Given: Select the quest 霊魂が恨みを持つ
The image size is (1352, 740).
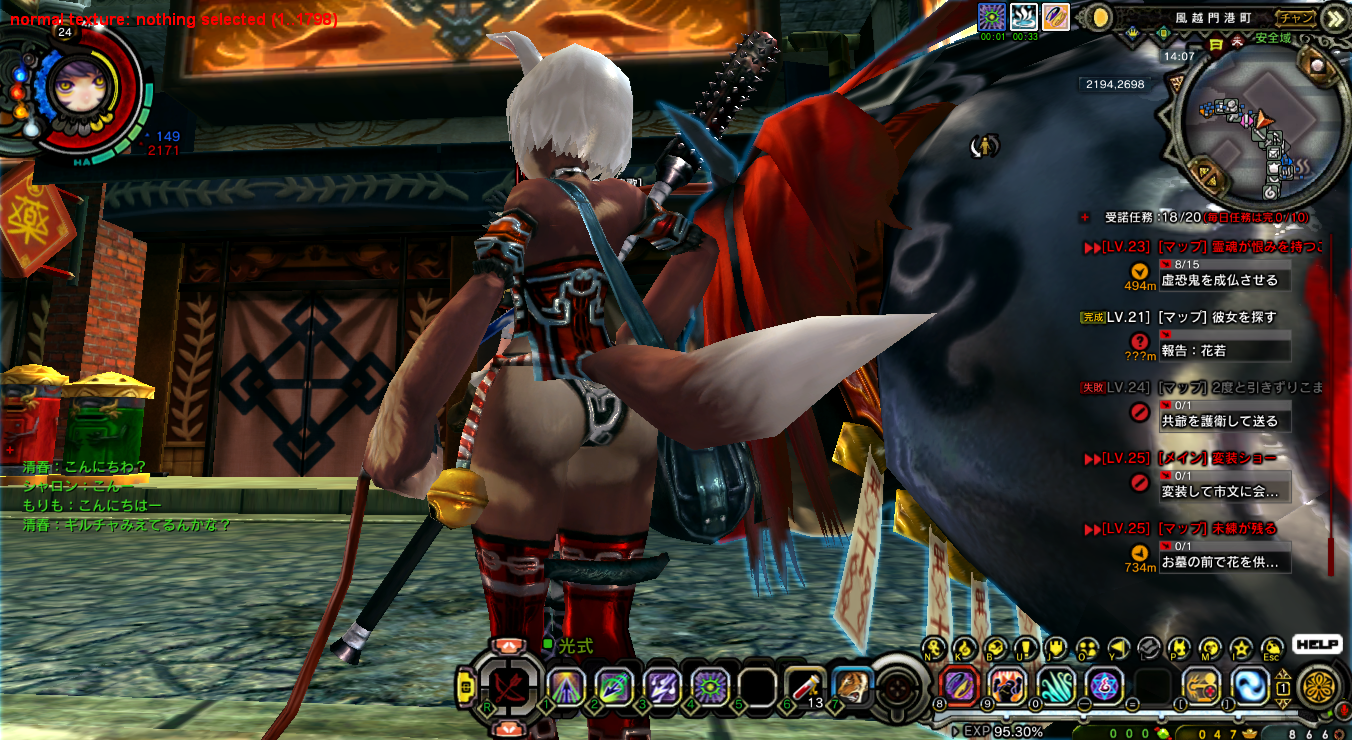Looking at the screenshot, I should click(x=1240, y=247).
